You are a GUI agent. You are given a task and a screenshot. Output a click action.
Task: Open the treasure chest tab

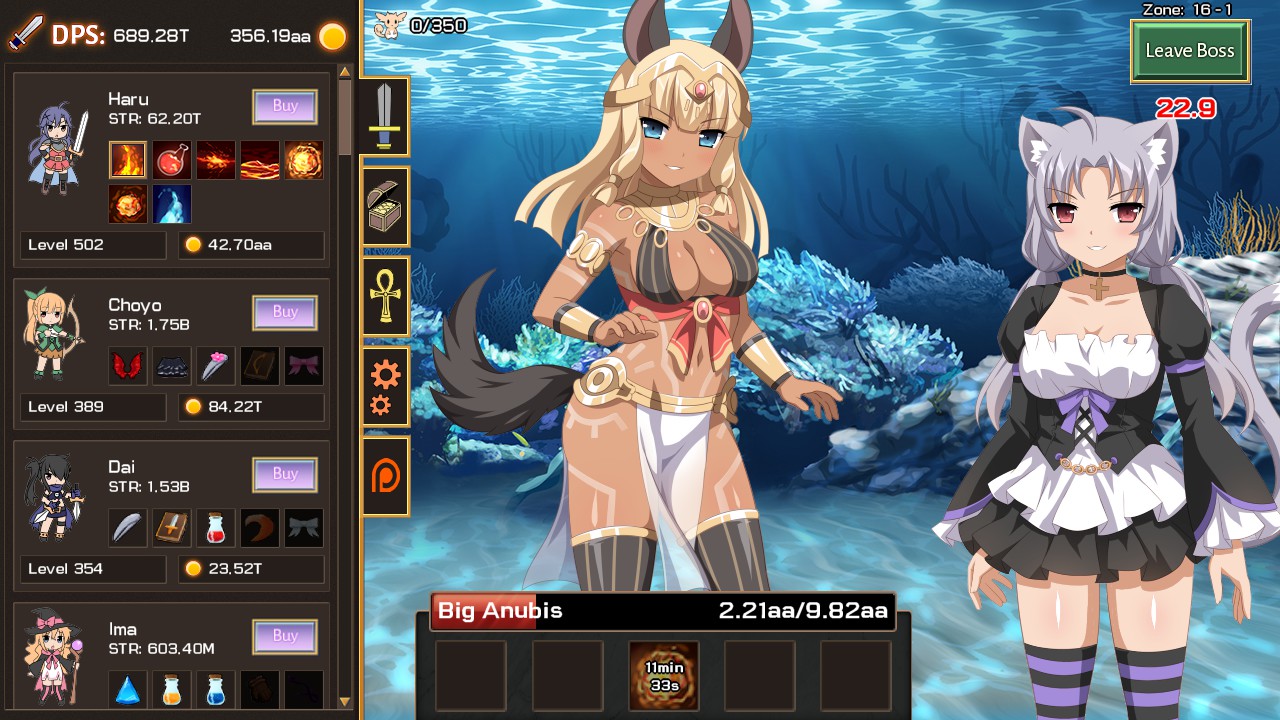[385, 206]
